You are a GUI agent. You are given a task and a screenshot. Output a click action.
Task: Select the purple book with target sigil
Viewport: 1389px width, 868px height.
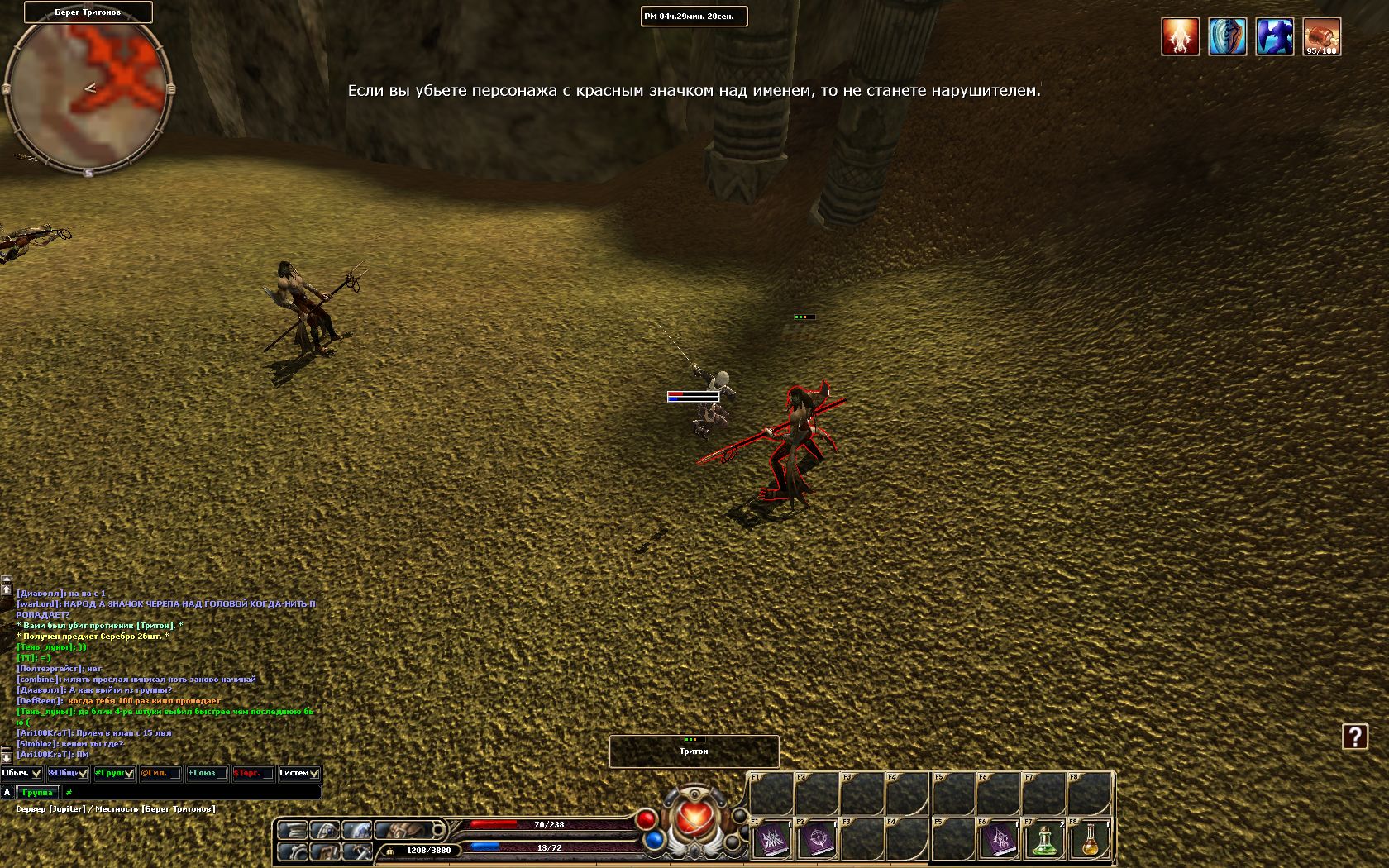(817, 839)
